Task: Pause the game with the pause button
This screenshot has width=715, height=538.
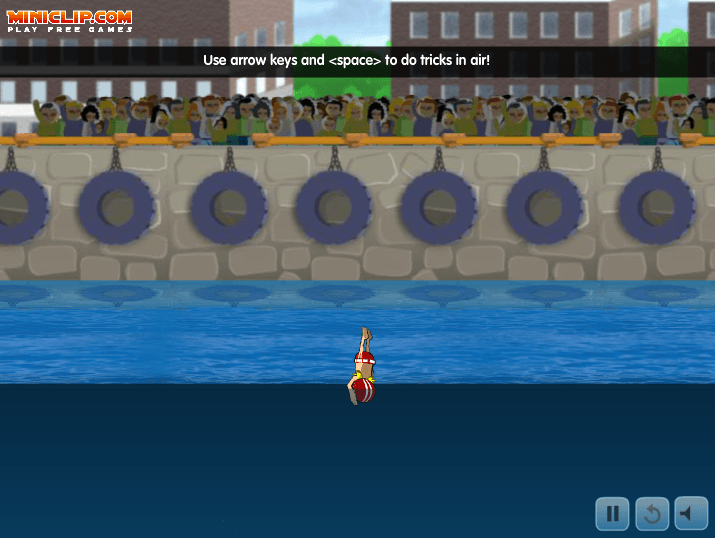Action: 613,514
